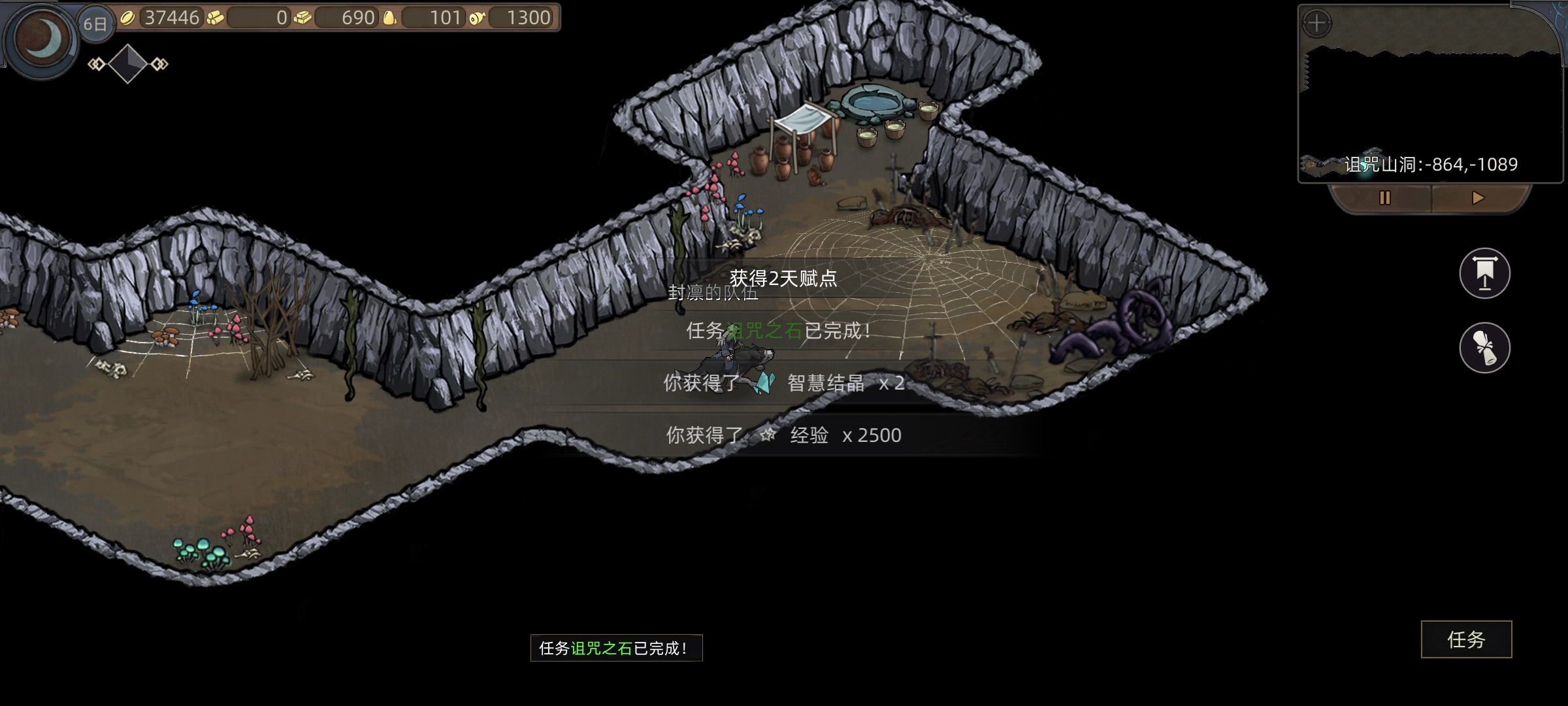Resume time with the play arrow button

[x=1478, y=198]
